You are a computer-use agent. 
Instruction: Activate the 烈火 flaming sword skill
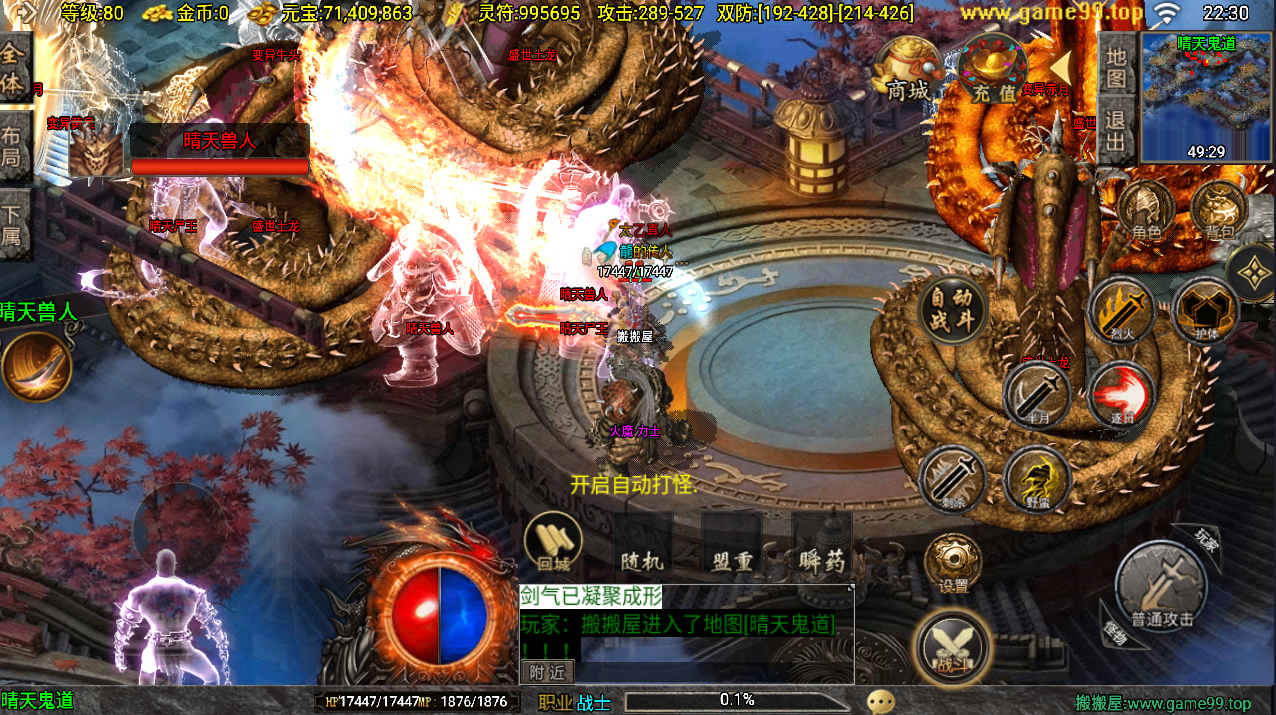pyautogui.click(x=1122, y=311)
